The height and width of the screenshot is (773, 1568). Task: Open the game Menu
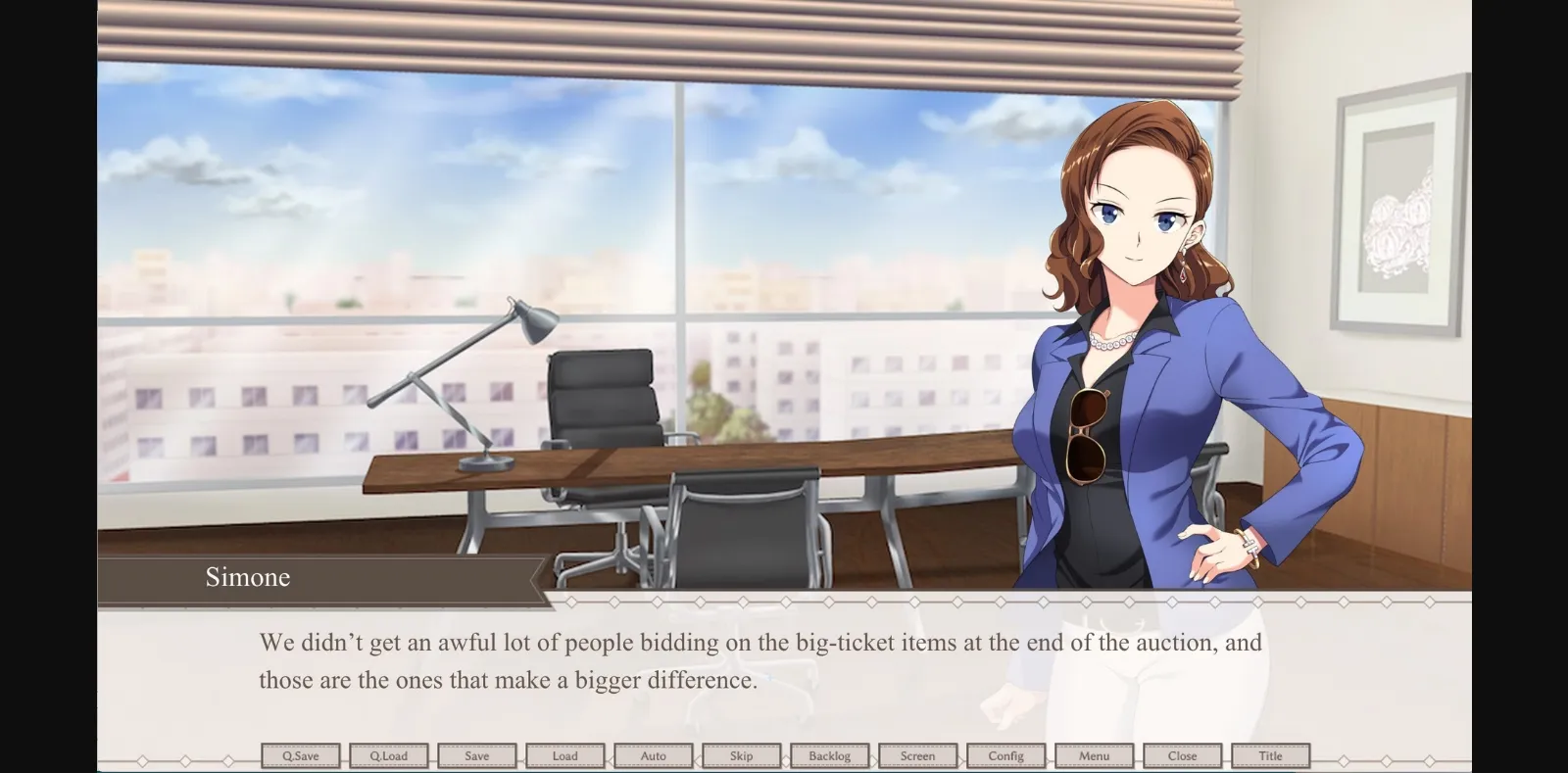tap(1095, 755)
